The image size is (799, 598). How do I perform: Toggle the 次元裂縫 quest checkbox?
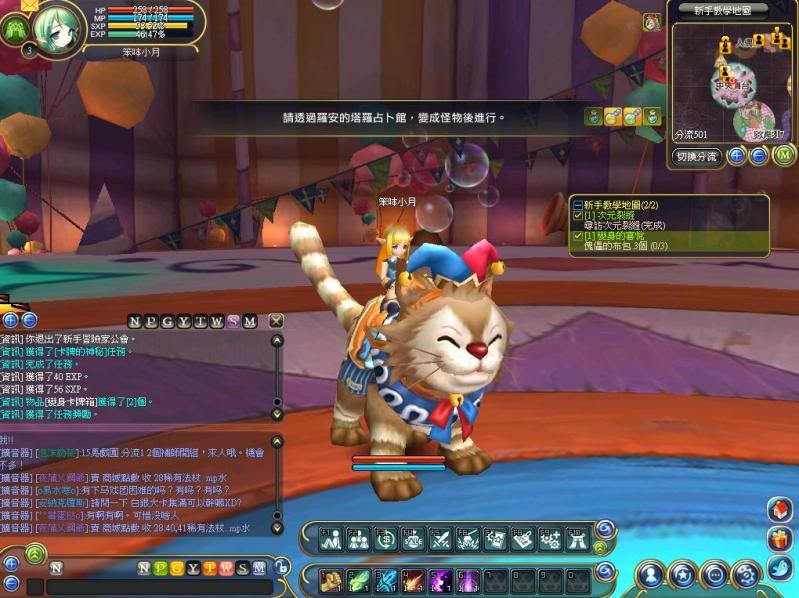tap(577, 215)
